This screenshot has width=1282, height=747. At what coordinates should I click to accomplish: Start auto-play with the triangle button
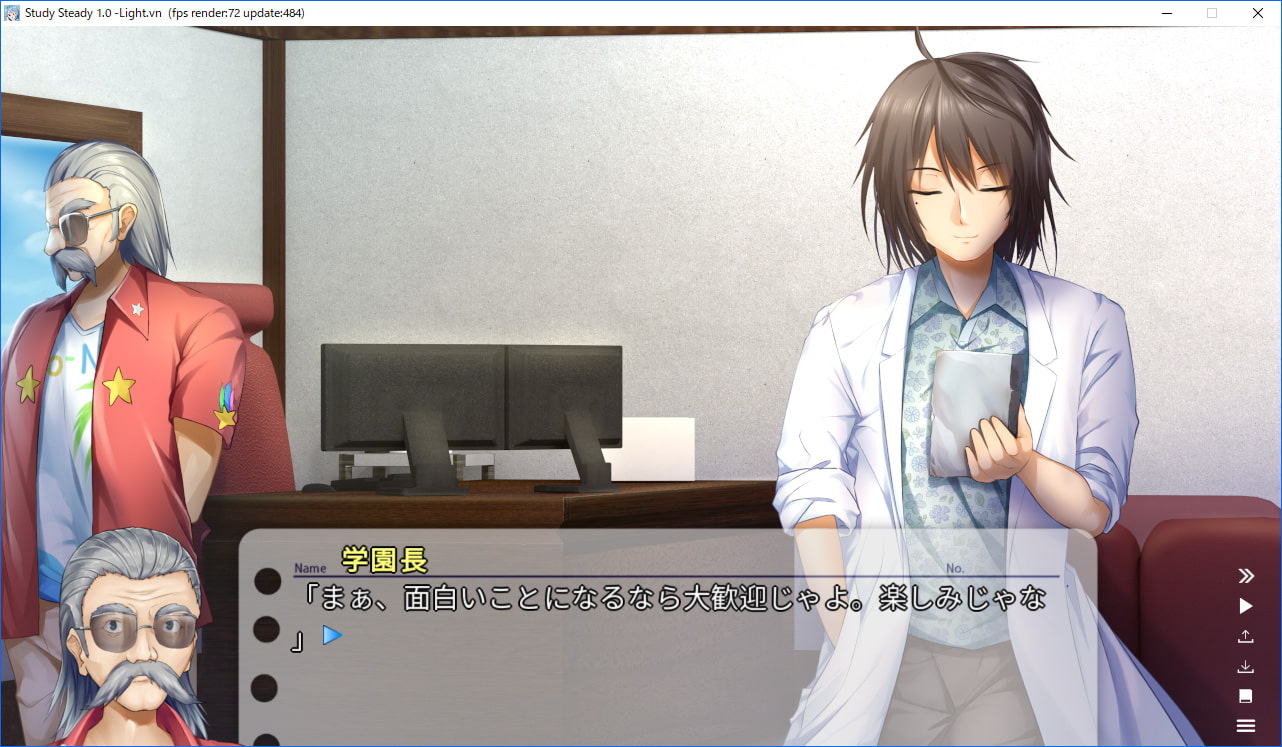[1246, 606]
